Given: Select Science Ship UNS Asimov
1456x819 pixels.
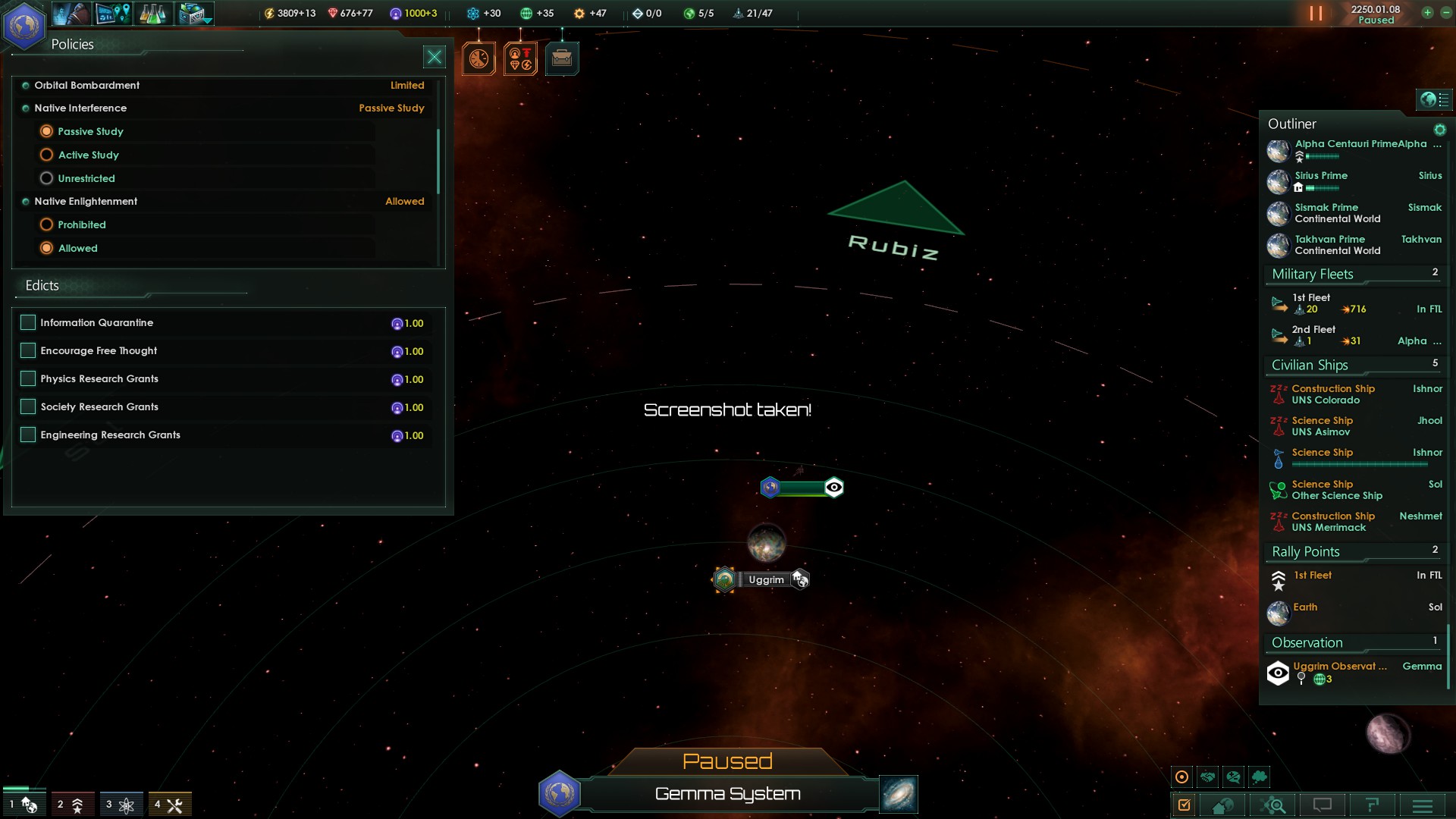Looking at the screenshot, I should [x=1322, y=426].
